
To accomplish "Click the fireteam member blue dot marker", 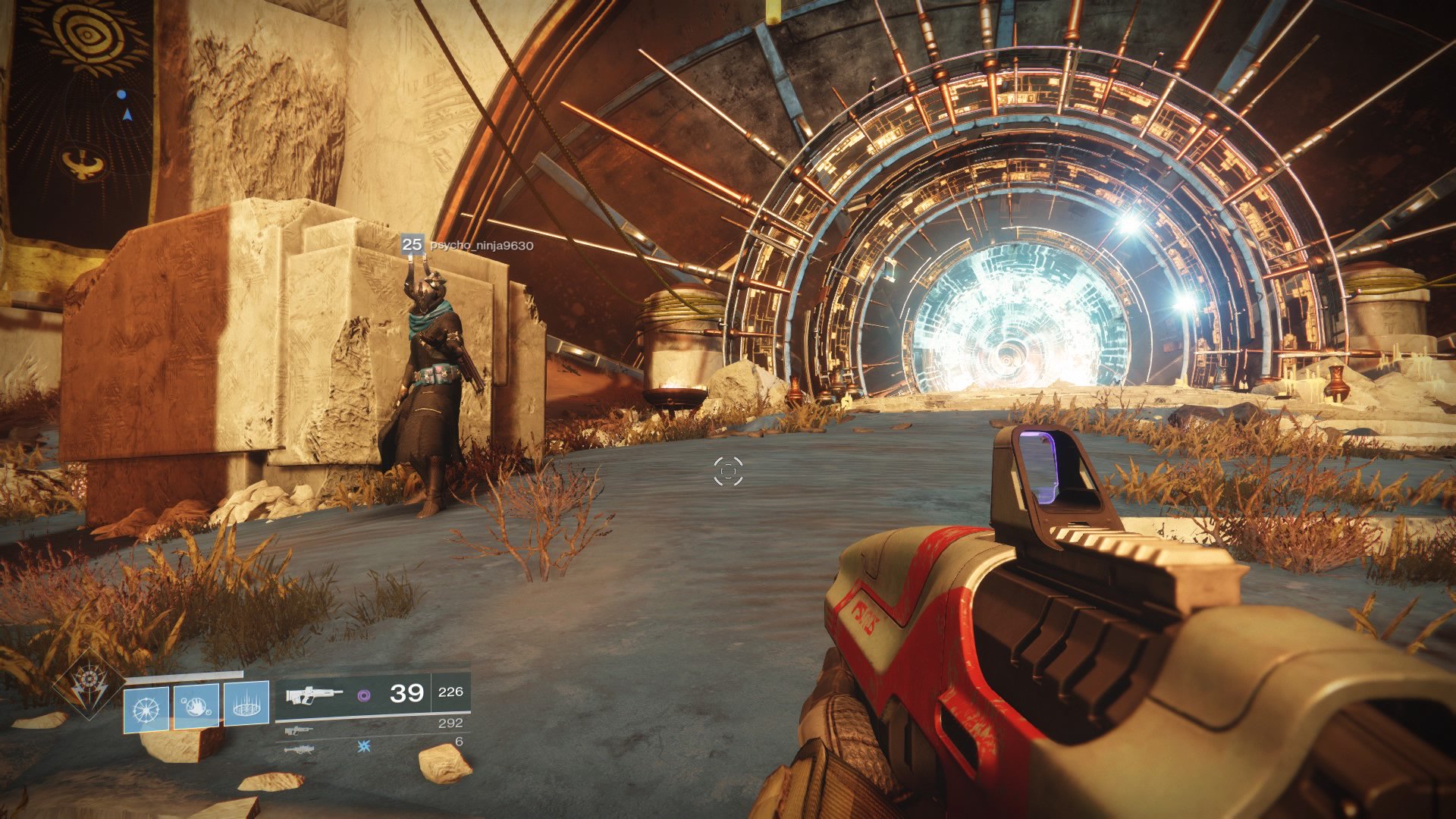I will (121, 94).
